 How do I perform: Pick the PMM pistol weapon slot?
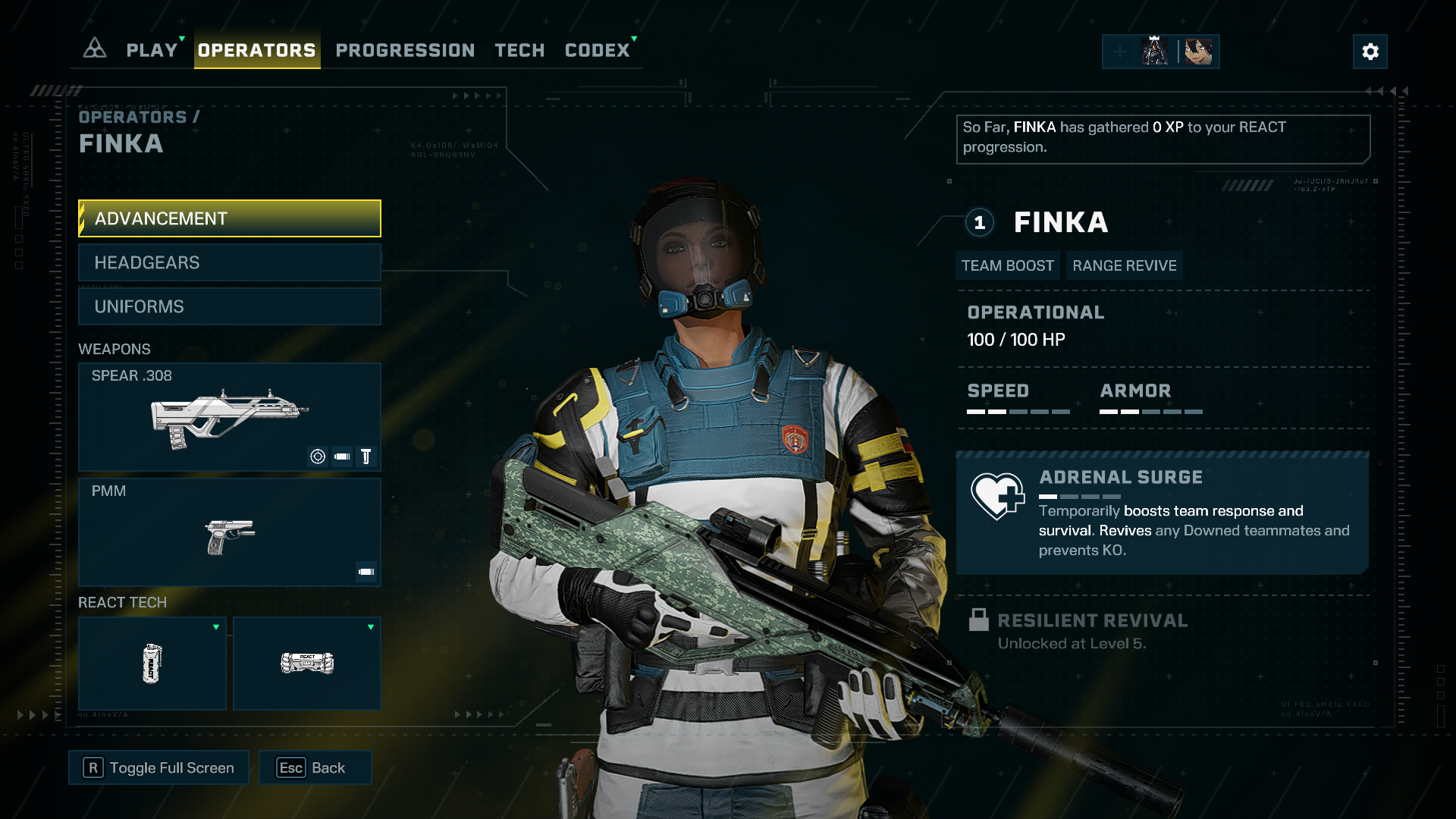point(229,532)
